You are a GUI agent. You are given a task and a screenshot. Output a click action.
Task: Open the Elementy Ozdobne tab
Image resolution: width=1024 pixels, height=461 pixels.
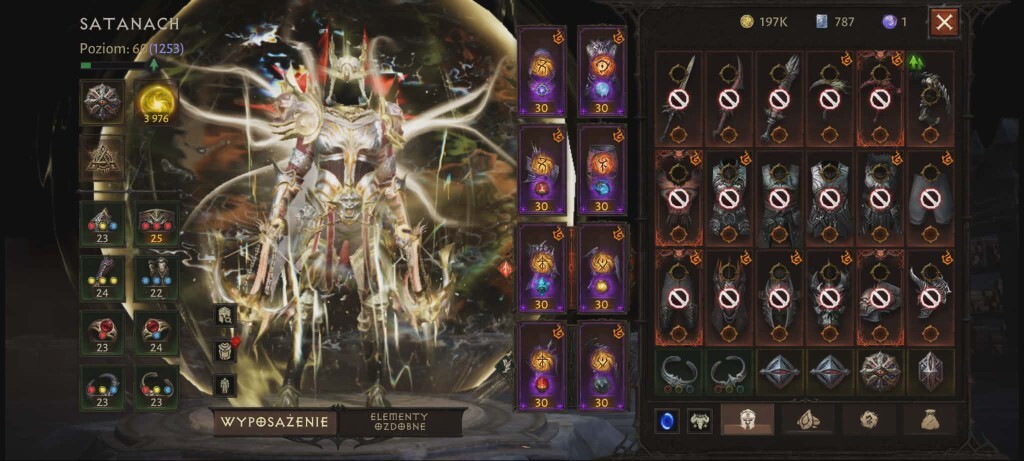click(399, 422)
